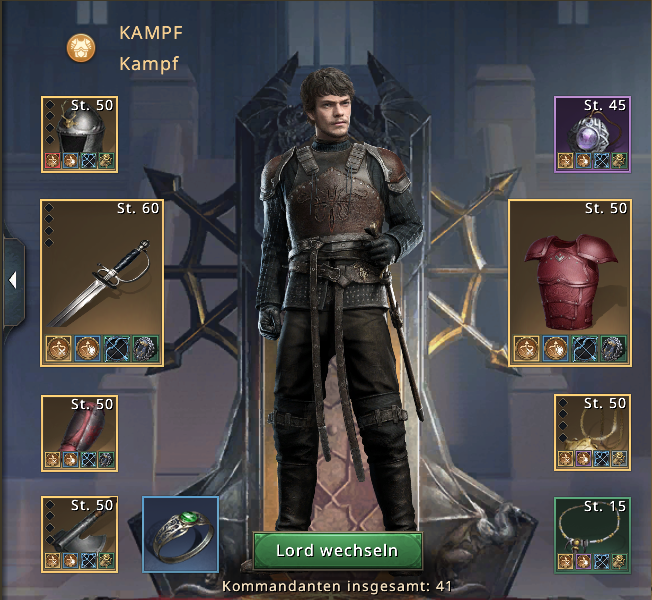Viewport: 652px width, 600px height.
Task: Select the purple gem amulet slot
Action: click(x=593, y=134)
